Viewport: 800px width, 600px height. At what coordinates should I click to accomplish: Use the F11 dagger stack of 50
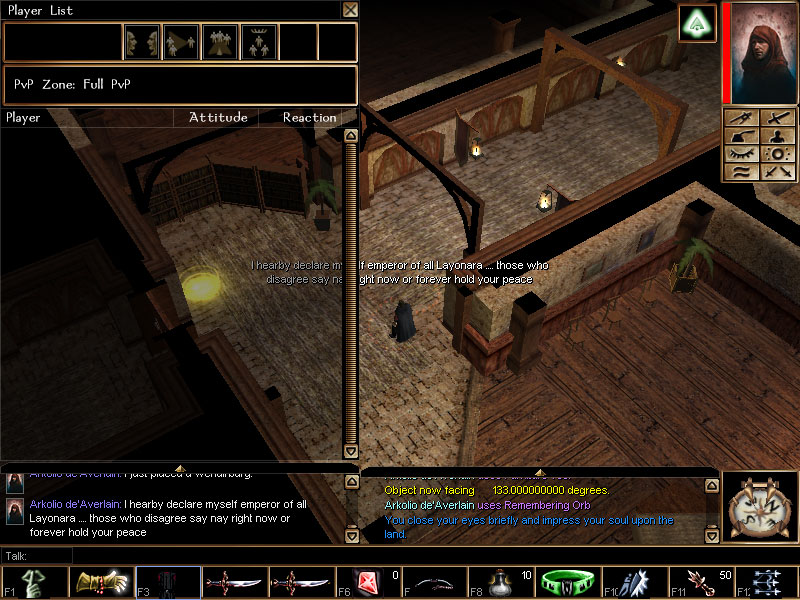click(700, 582)
